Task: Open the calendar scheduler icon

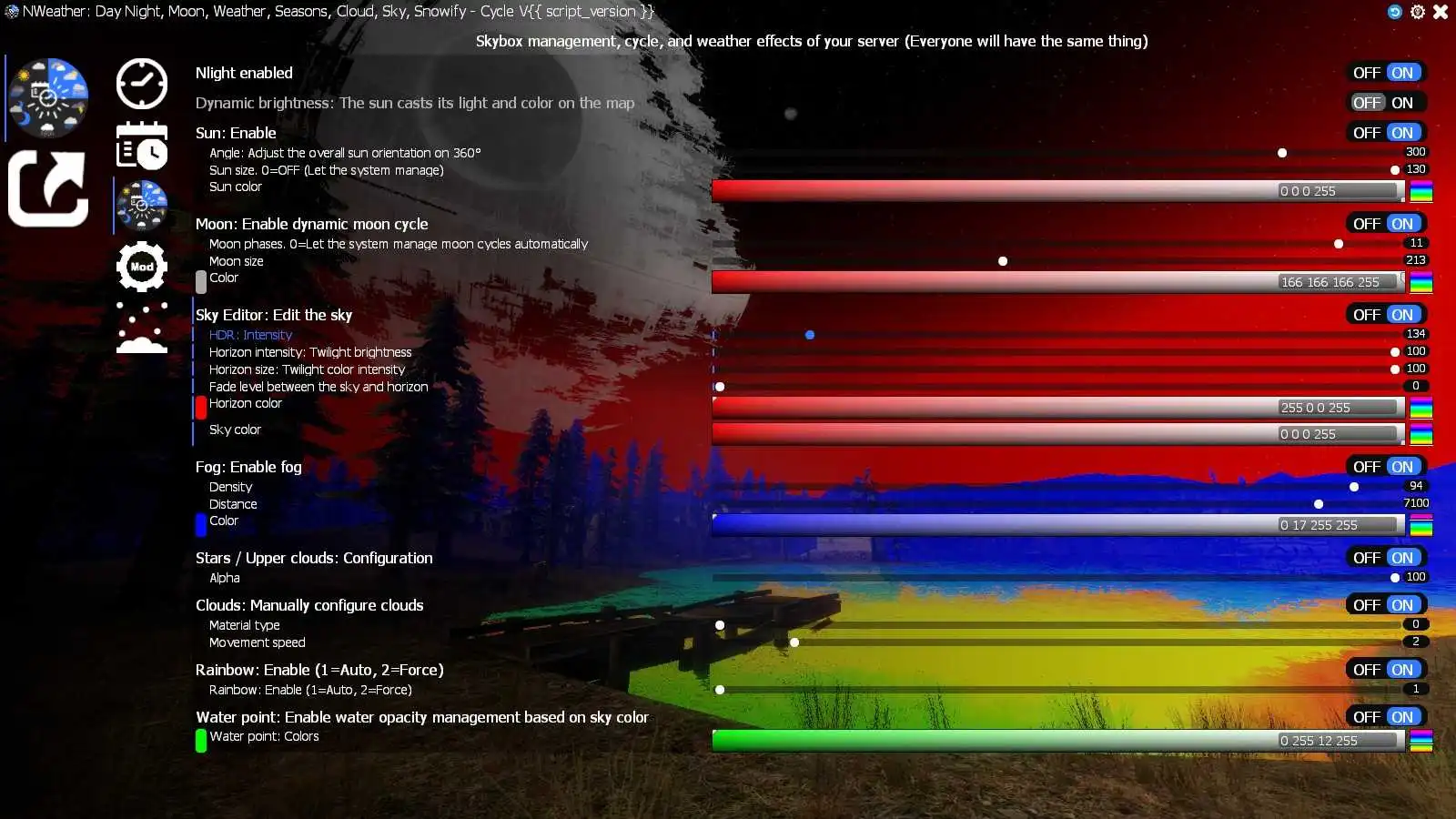Action: point(141,146)
